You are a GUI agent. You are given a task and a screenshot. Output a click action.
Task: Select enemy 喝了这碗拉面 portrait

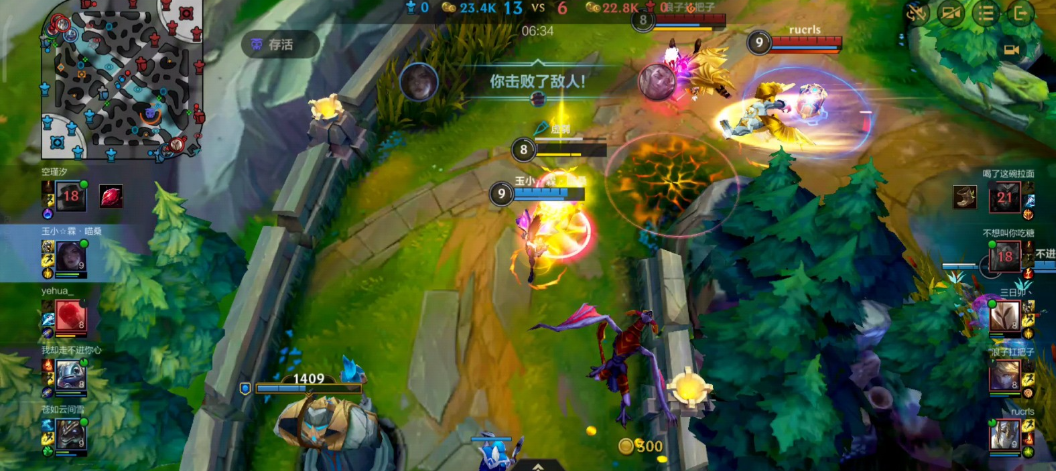pos(1005,198)
